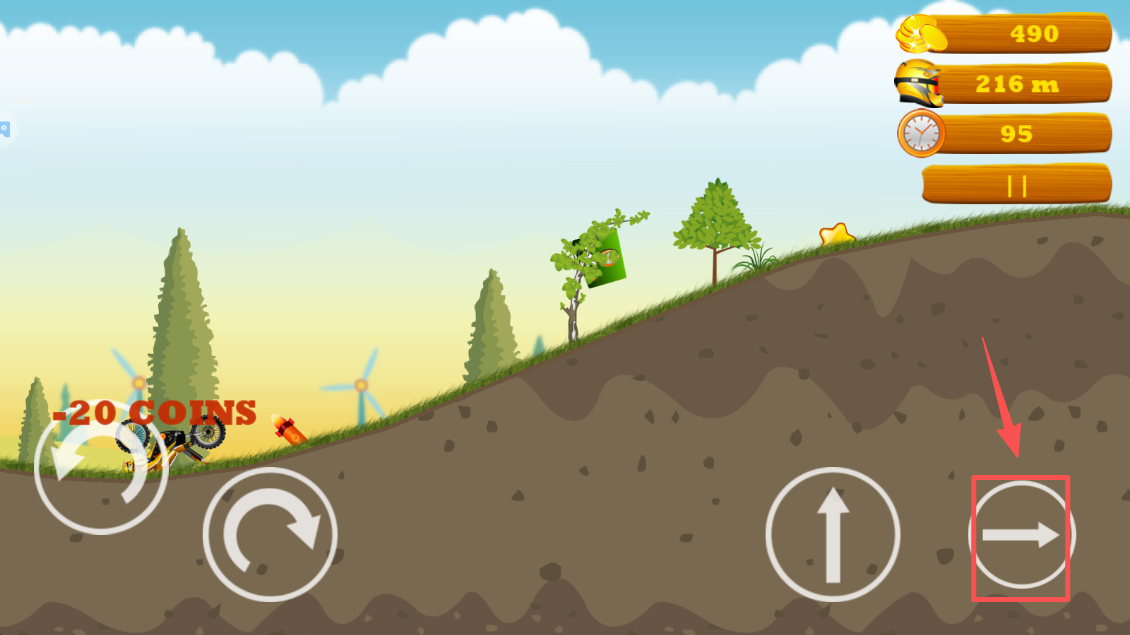Pause the game using the wooden pause button
The height and width of the screenshot is (635, 1130).
[x=1016, y=185]
